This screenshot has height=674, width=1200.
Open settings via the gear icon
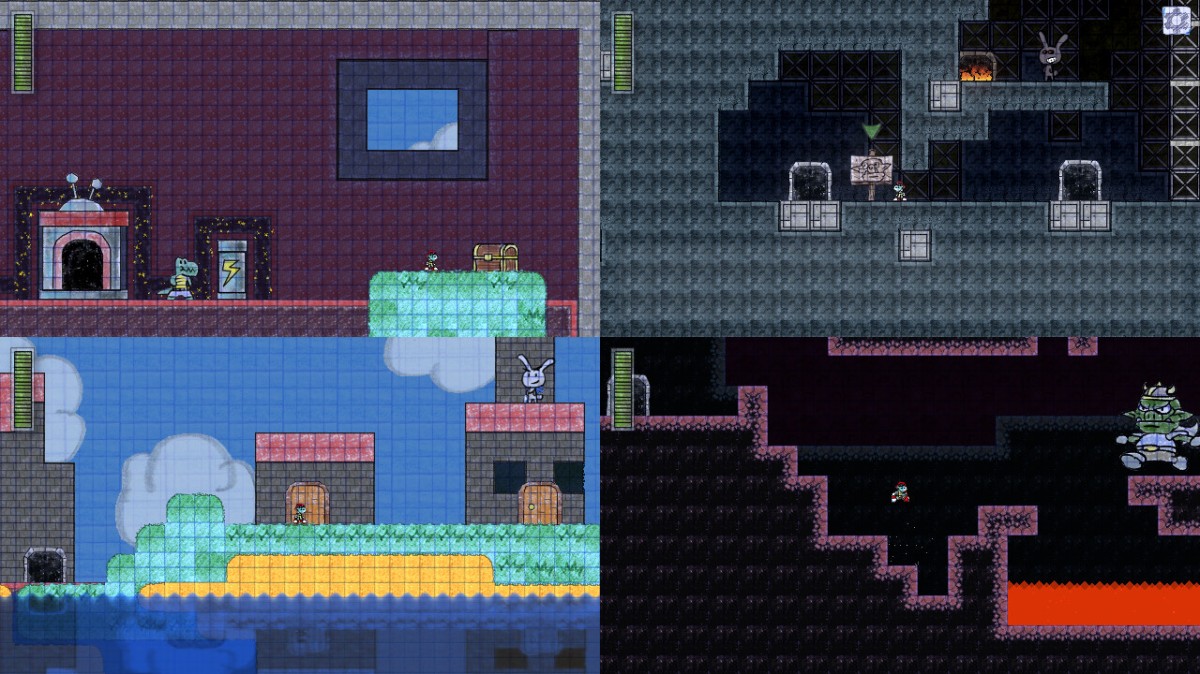coord(1175,21)
